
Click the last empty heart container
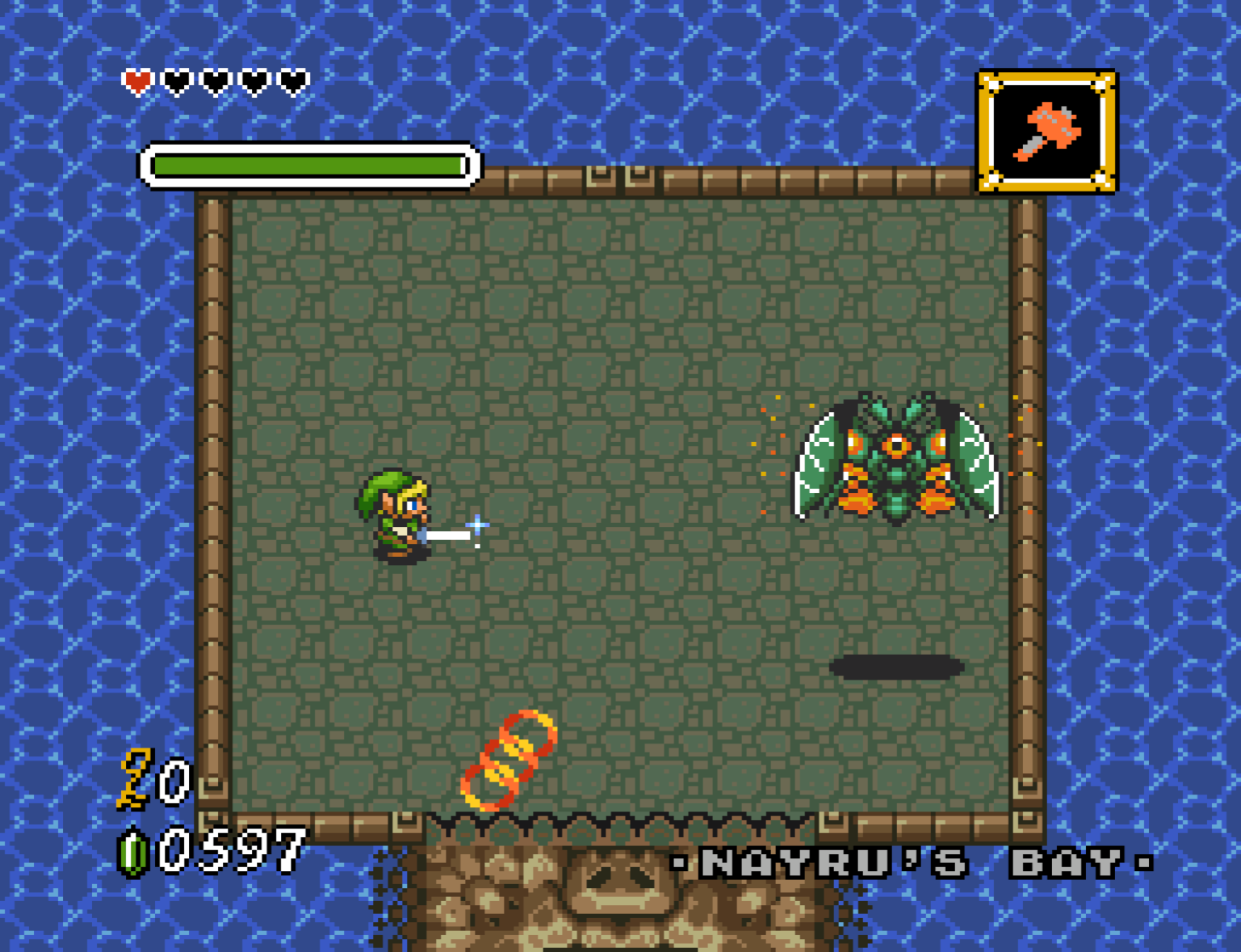click(292, 80)
